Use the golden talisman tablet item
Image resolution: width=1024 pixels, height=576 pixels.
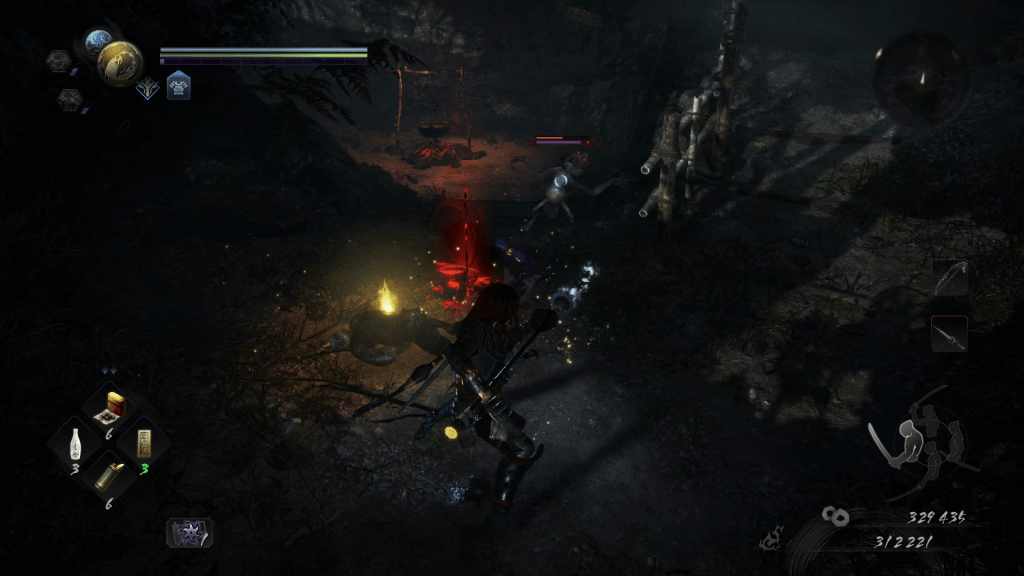pos(144,443)
